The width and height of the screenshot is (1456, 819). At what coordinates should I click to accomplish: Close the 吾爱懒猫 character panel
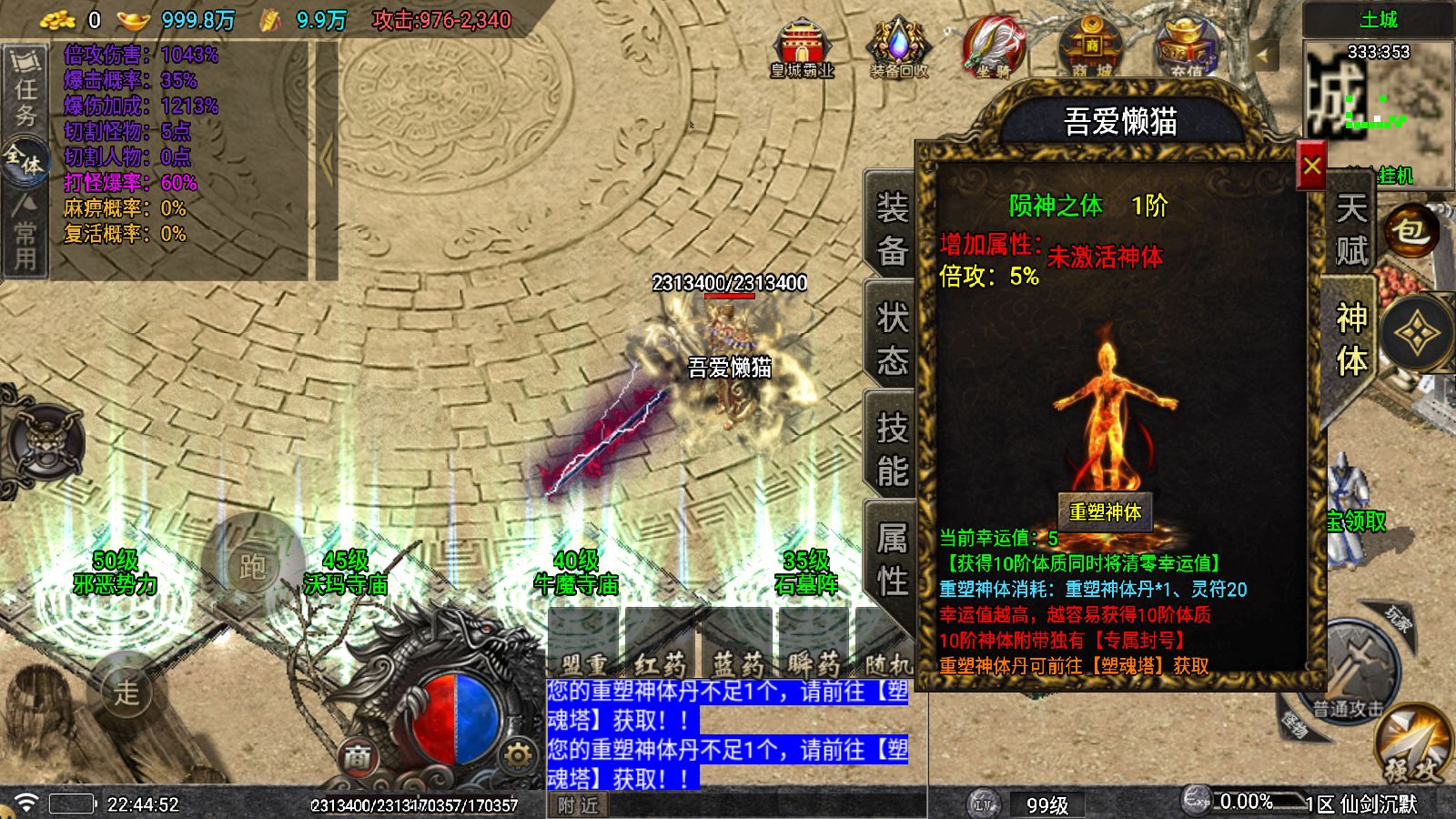point(1311,166)
